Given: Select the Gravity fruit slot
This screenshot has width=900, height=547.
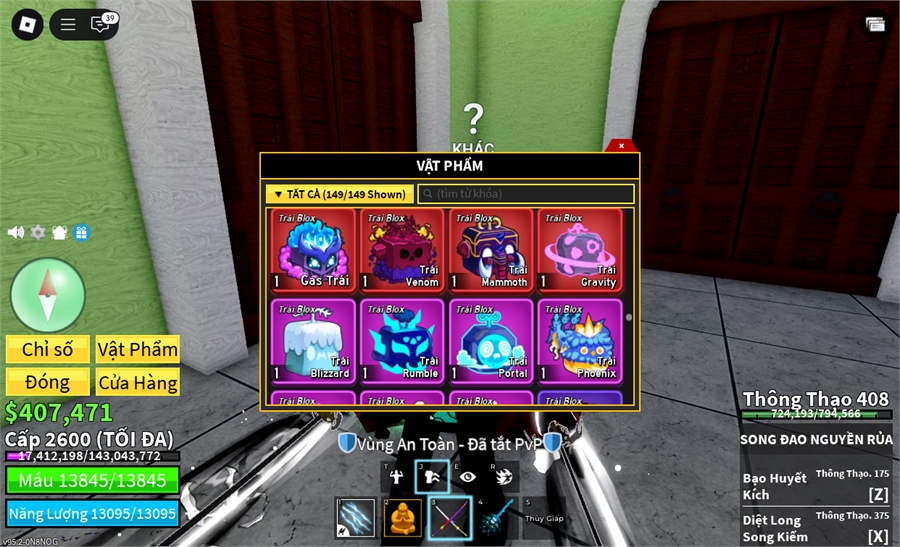Looking at the screenshot, I should [x=580, y=249].
